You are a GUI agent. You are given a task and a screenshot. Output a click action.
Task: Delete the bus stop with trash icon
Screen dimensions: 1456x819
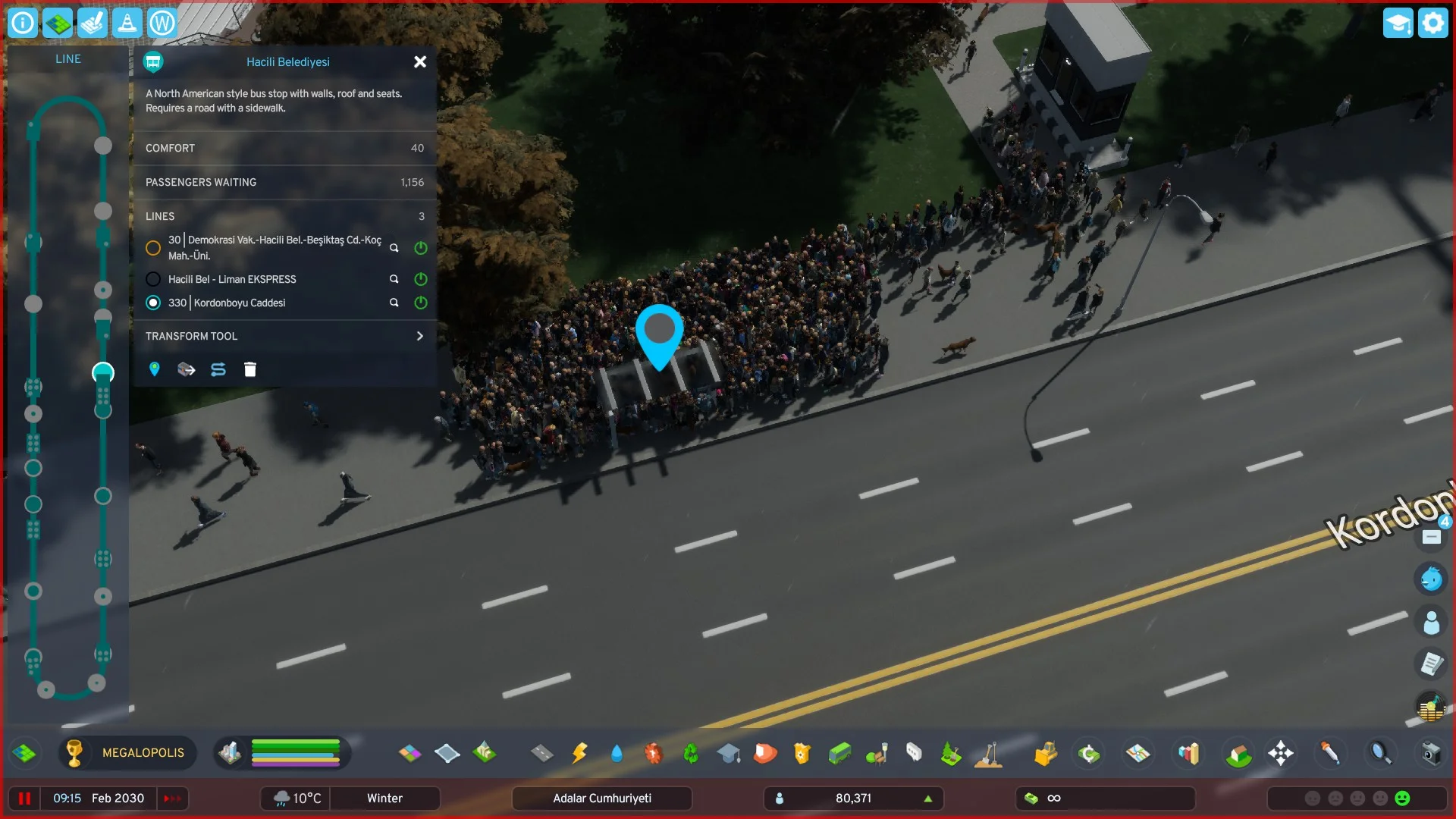click(250, 370)
